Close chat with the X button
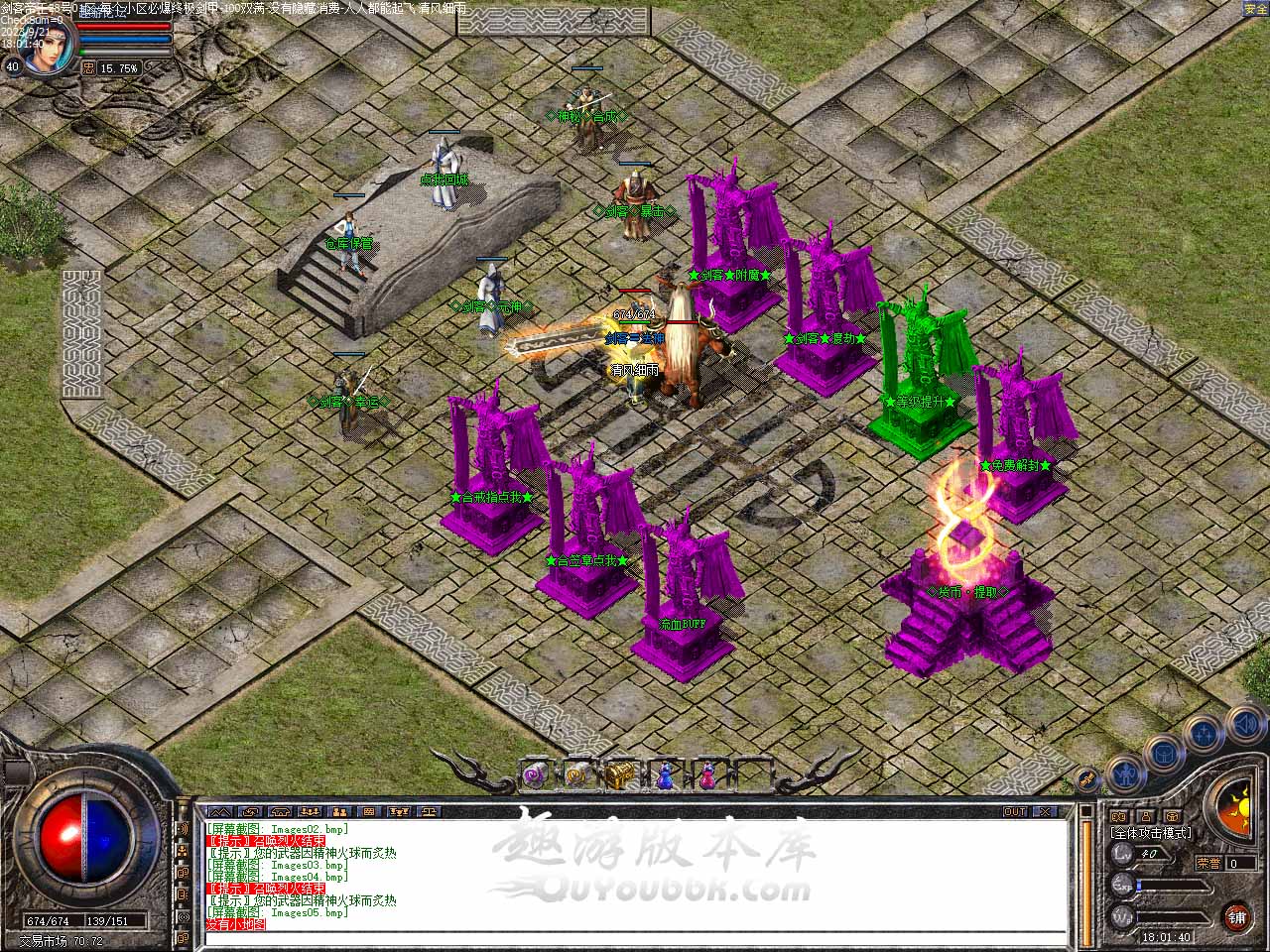Screen dimensions: 1270x952 (x=1043, y=812)
